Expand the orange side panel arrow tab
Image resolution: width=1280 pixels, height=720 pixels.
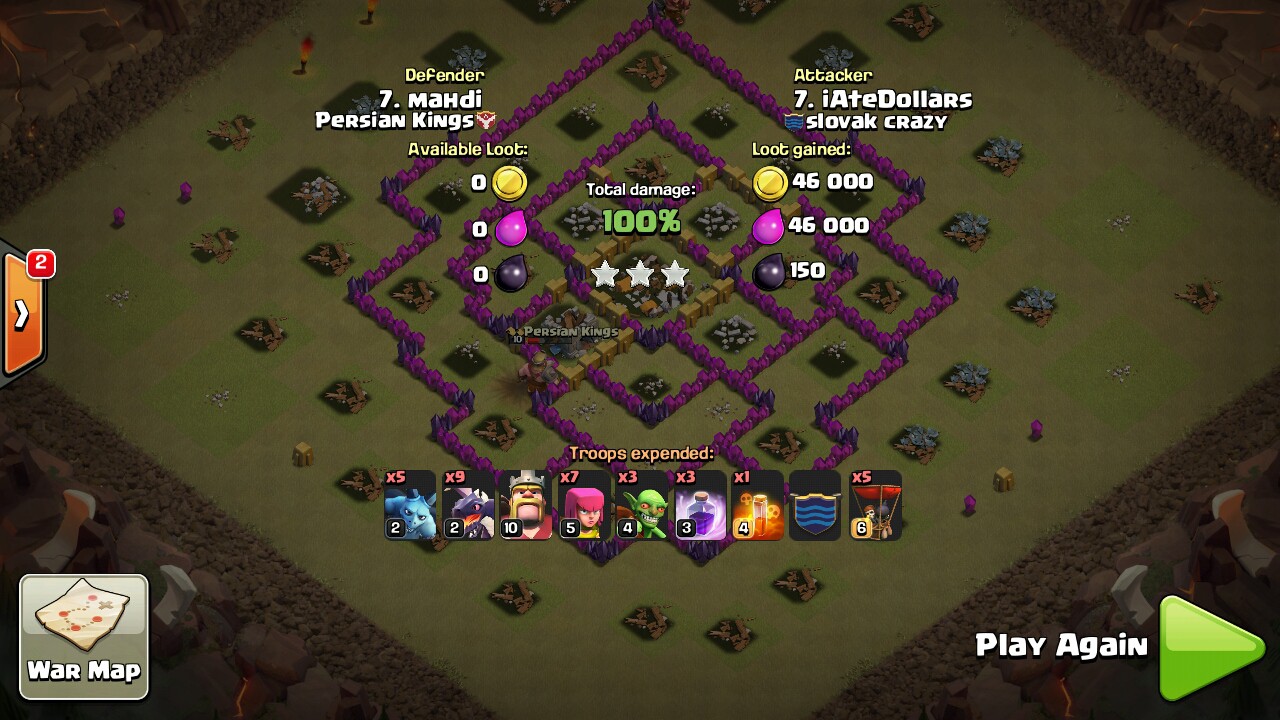point(23,314)
